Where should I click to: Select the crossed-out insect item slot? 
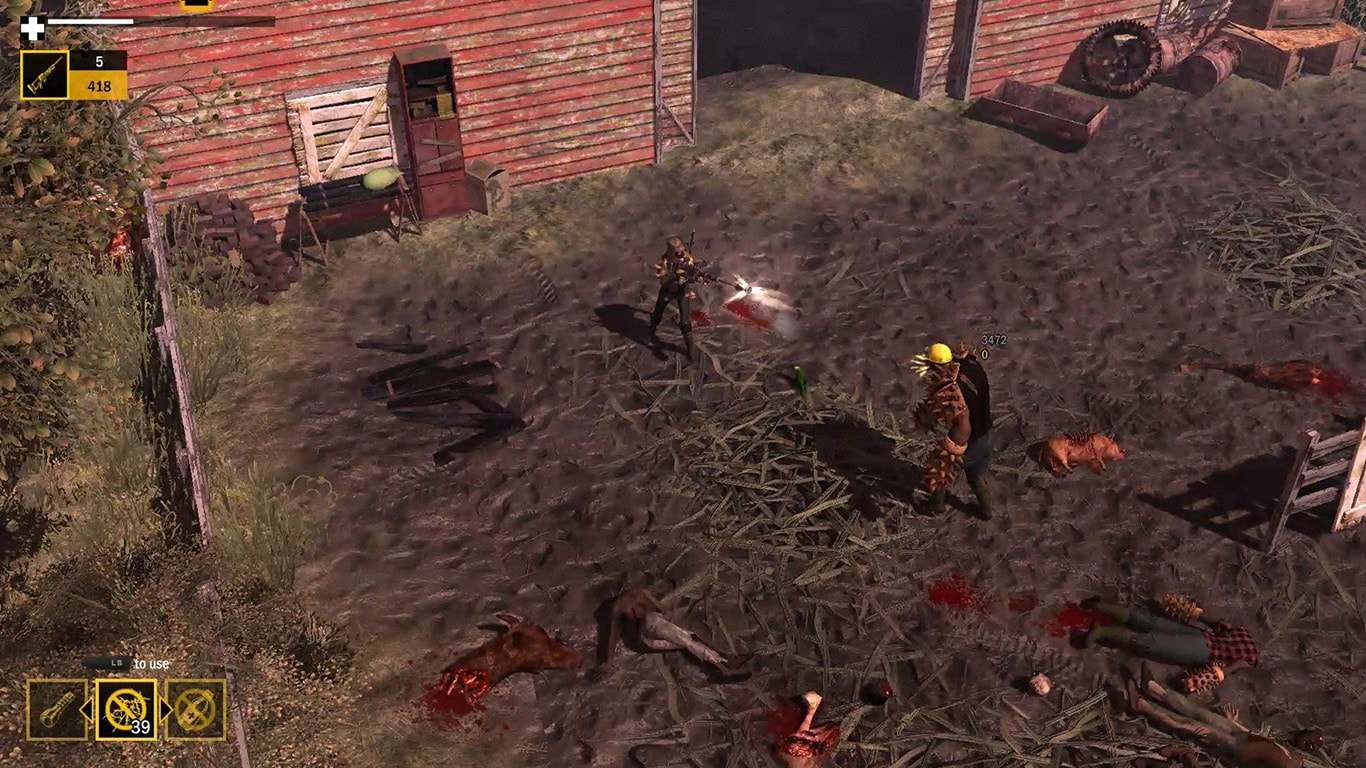126,710
